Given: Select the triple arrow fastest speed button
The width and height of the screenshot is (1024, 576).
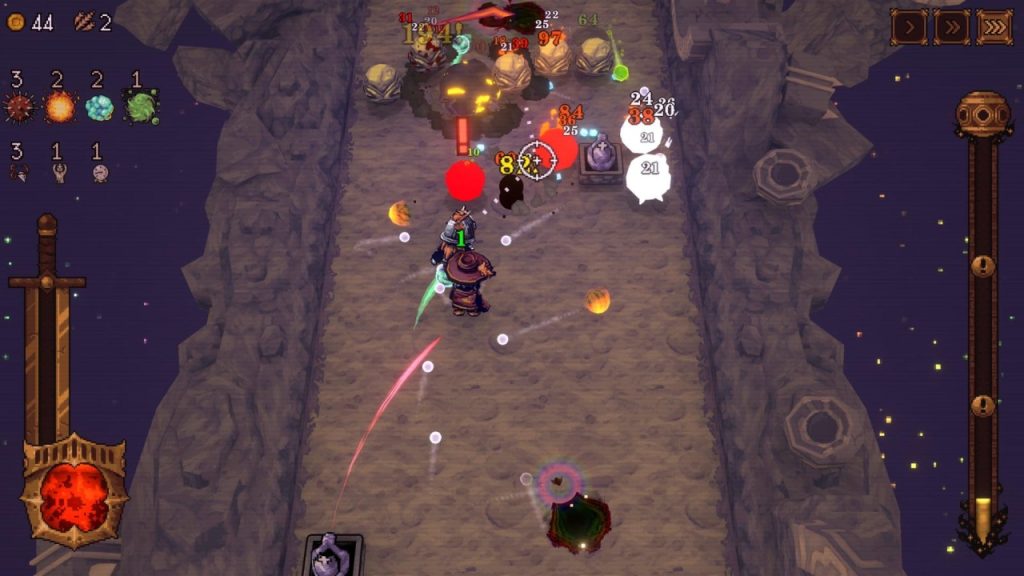Looking at the screenshot, I should click(x=994, y=27).
